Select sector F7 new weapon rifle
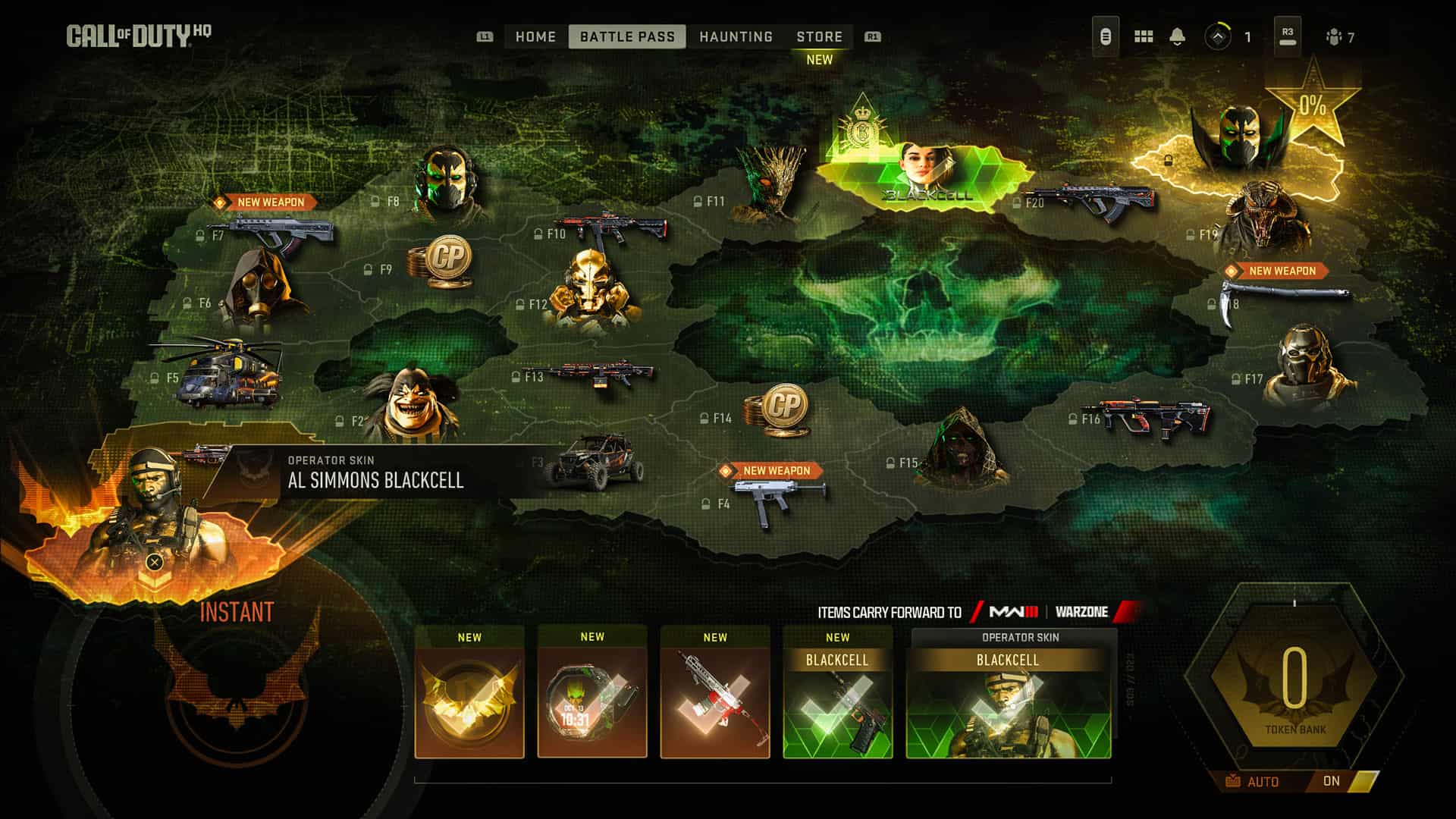The width and height of the screenshot is (1456, 819). pyautogui.click(x=281, y=231)
